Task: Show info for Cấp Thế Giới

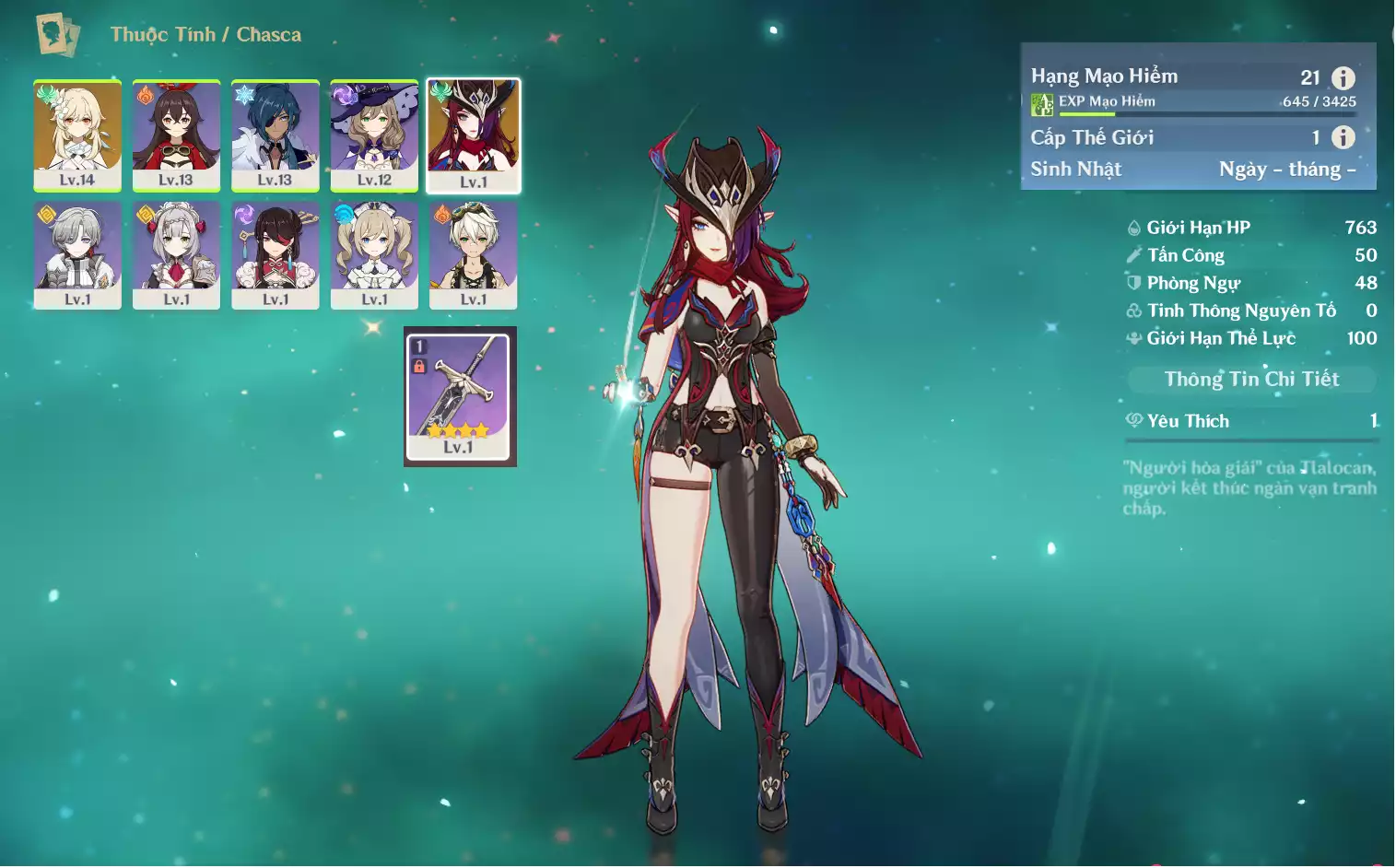Action: point(1343,137)
